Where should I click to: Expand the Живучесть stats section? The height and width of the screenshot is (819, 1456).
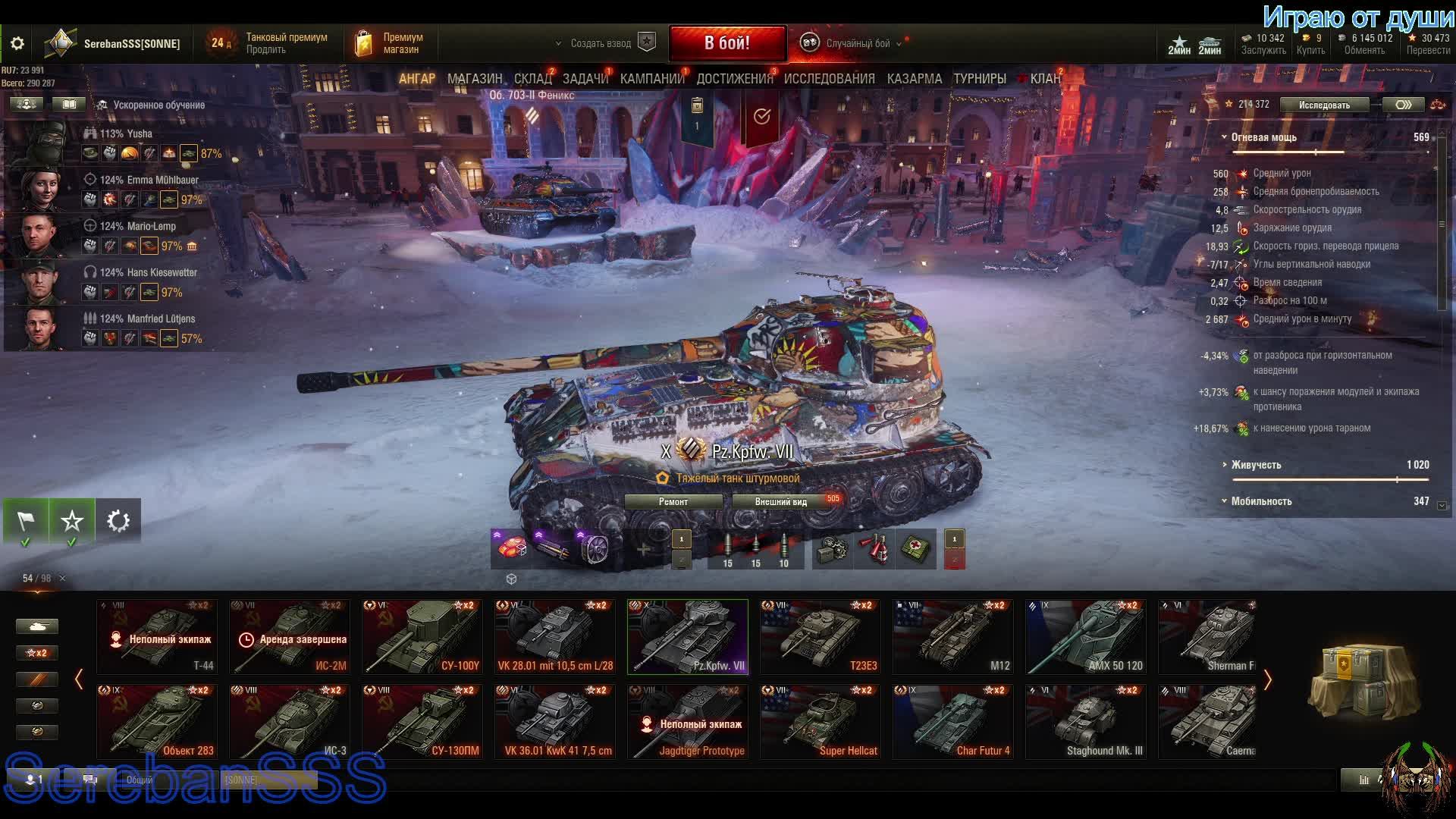pyautogui.click(x=1256, y=465)
